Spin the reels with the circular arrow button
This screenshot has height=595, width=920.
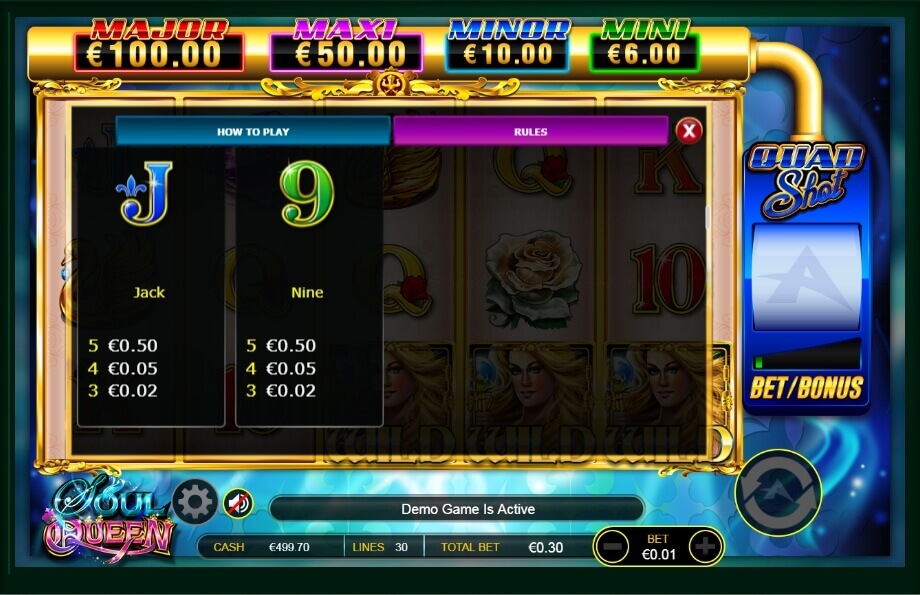tap(778, 492)
